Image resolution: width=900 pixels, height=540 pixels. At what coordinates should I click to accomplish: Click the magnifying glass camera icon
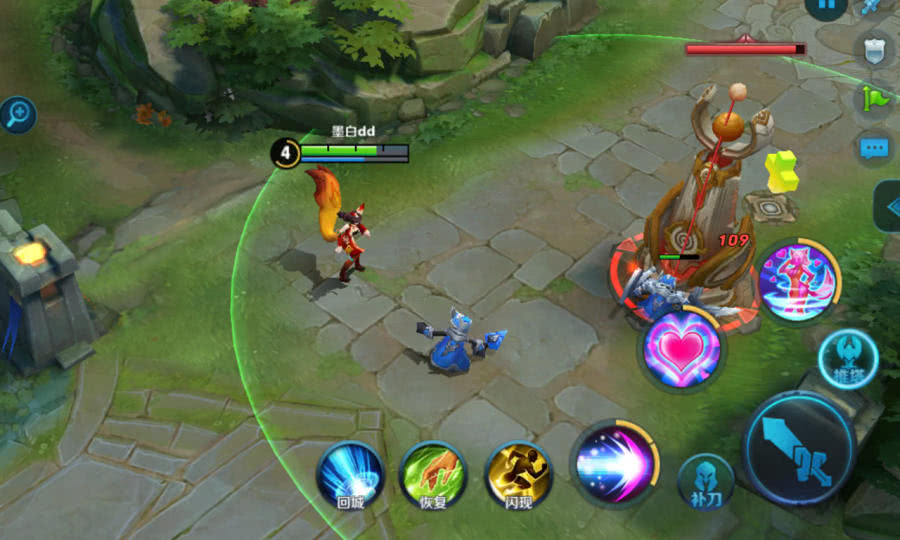[17, 115]
